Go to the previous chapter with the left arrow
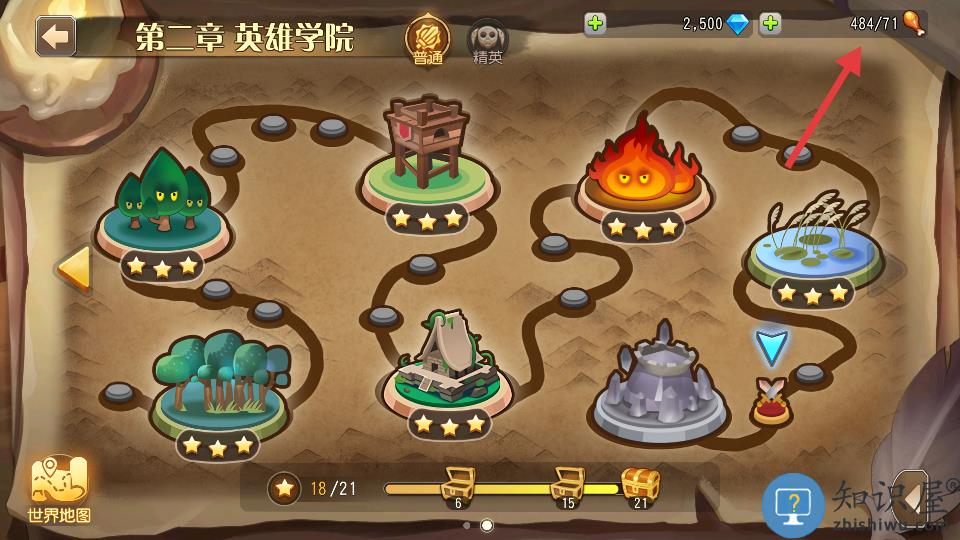The image size is (960, 540). [73, 268]
